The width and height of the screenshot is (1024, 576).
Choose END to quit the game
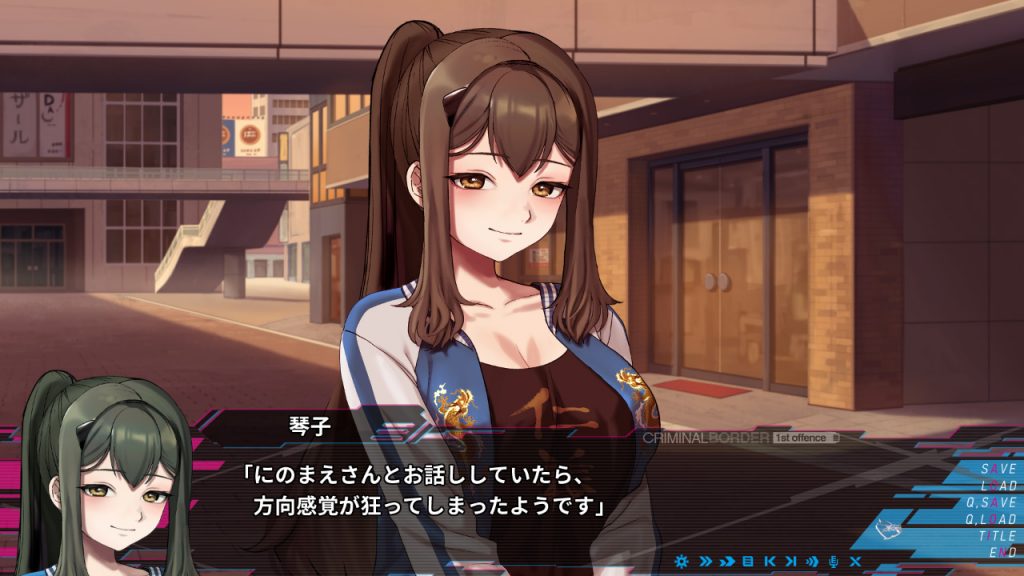(x=1002, y=552)
